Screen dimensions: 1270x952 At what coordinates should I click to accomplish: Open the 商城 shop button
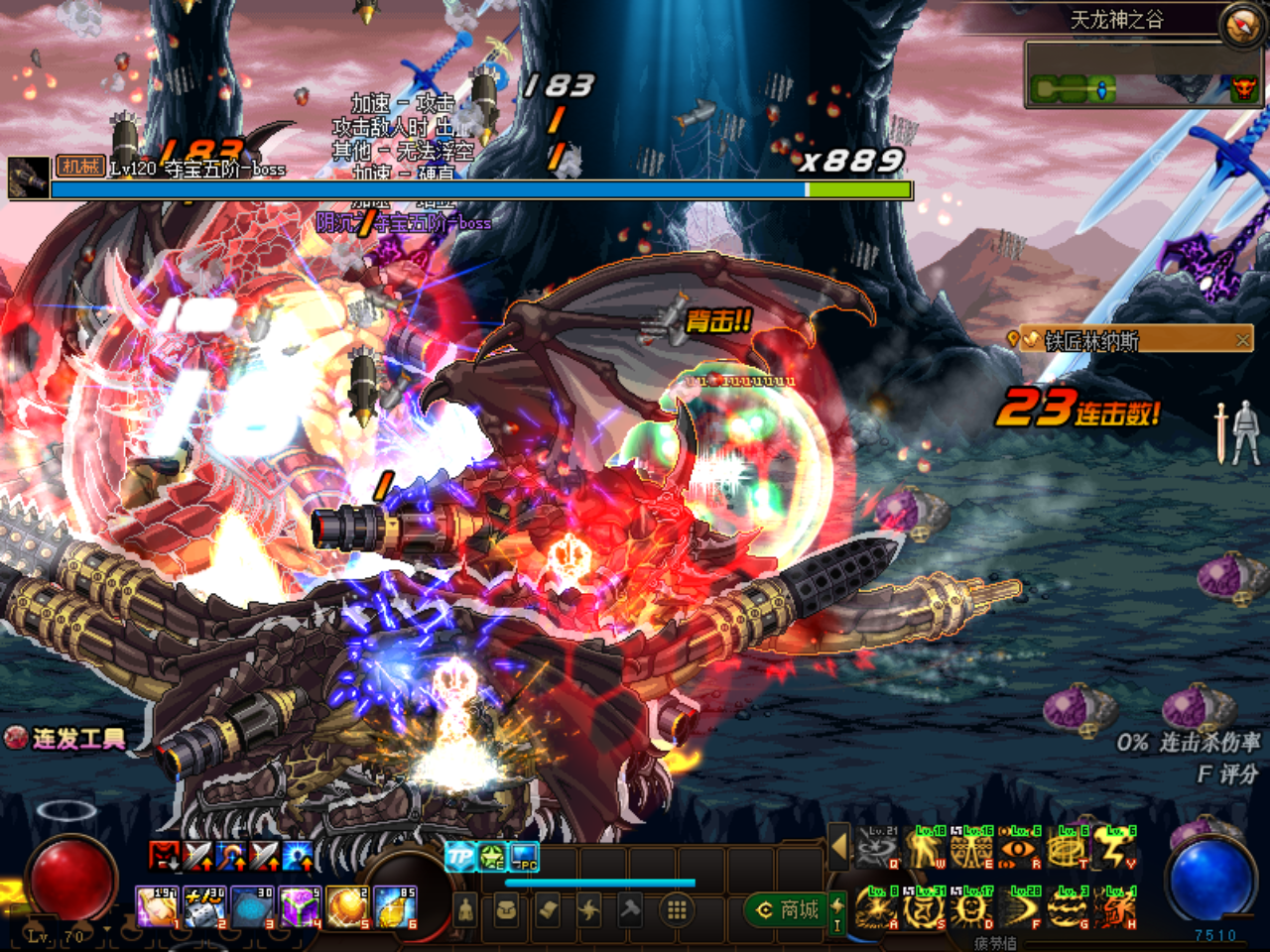point(789,909)
